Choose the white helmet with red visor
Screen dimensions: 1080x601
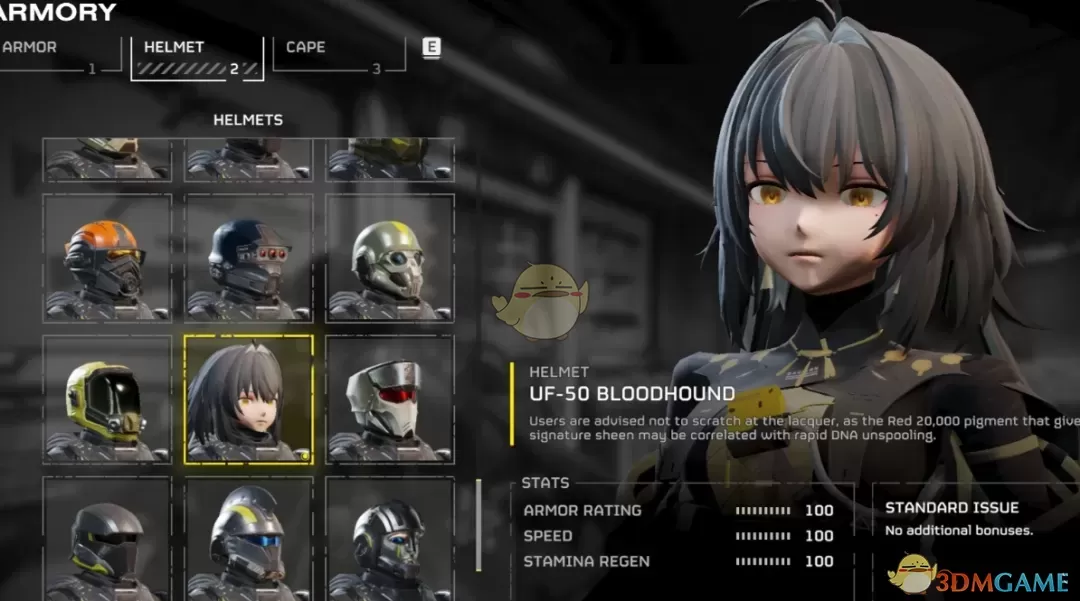click(x=389, y=399)
